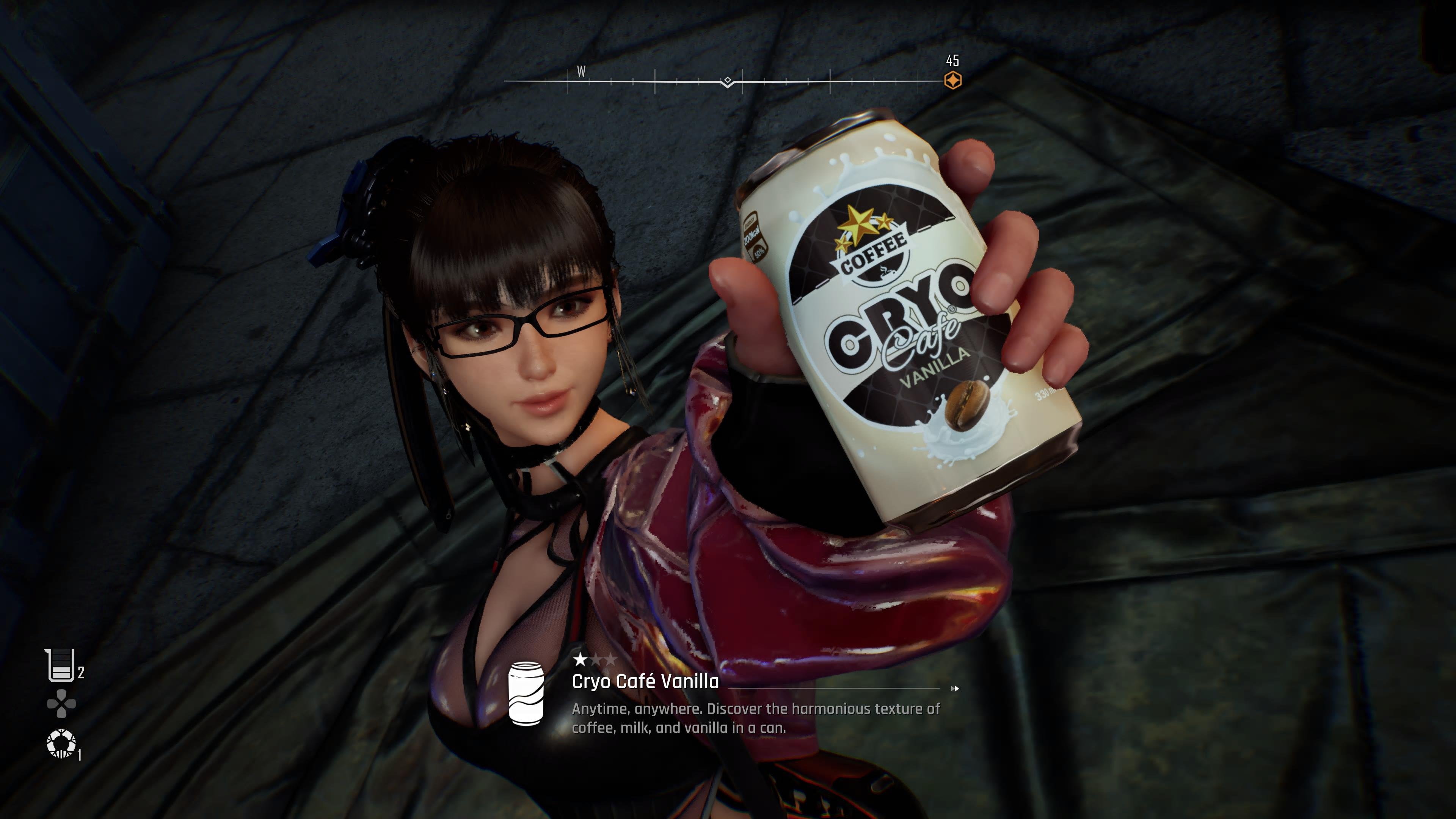Select the tumbler potion item icon

coord(60,666)
